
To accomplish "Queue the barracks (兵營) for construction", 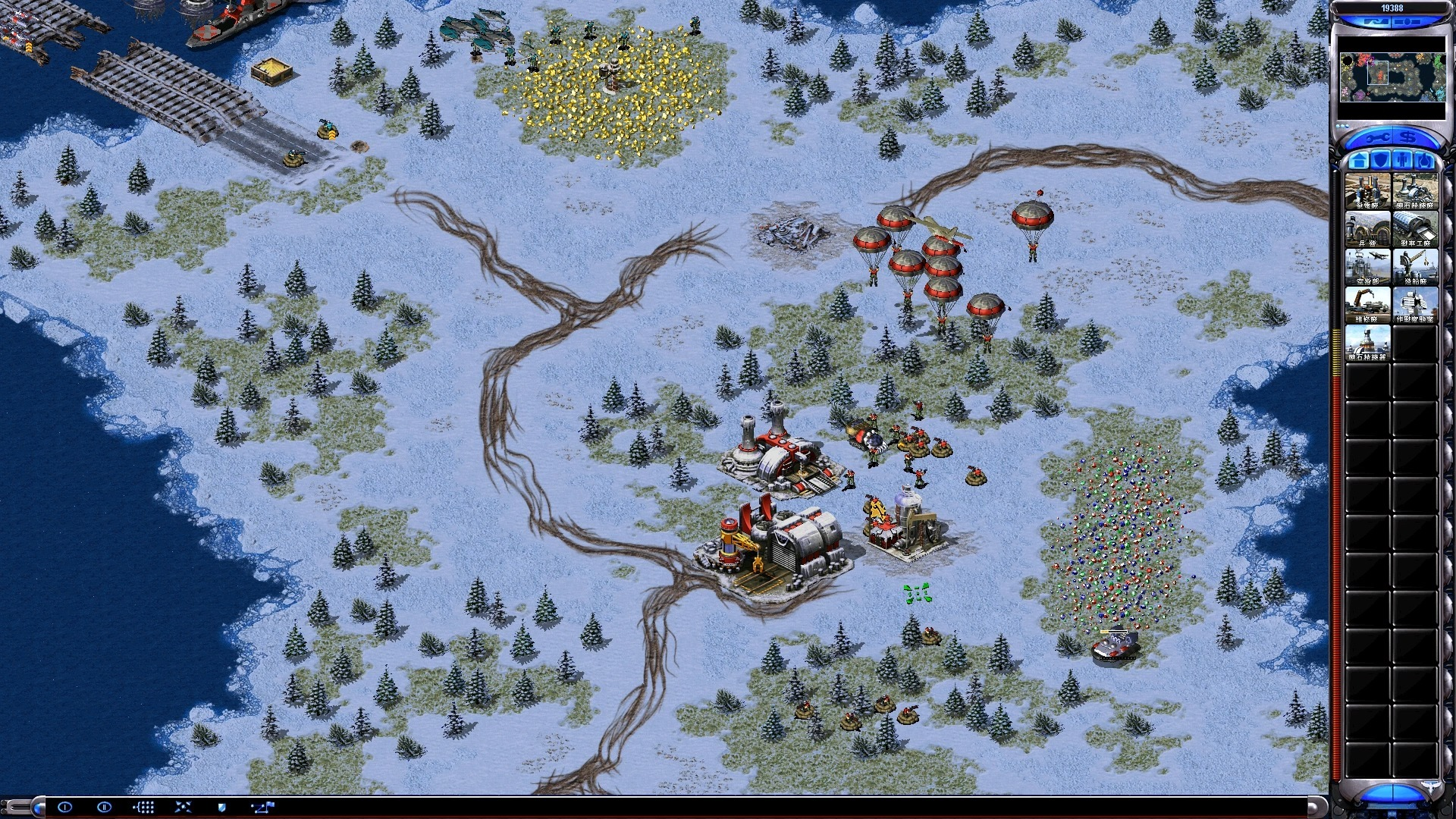I will (x=1367, y=228).
